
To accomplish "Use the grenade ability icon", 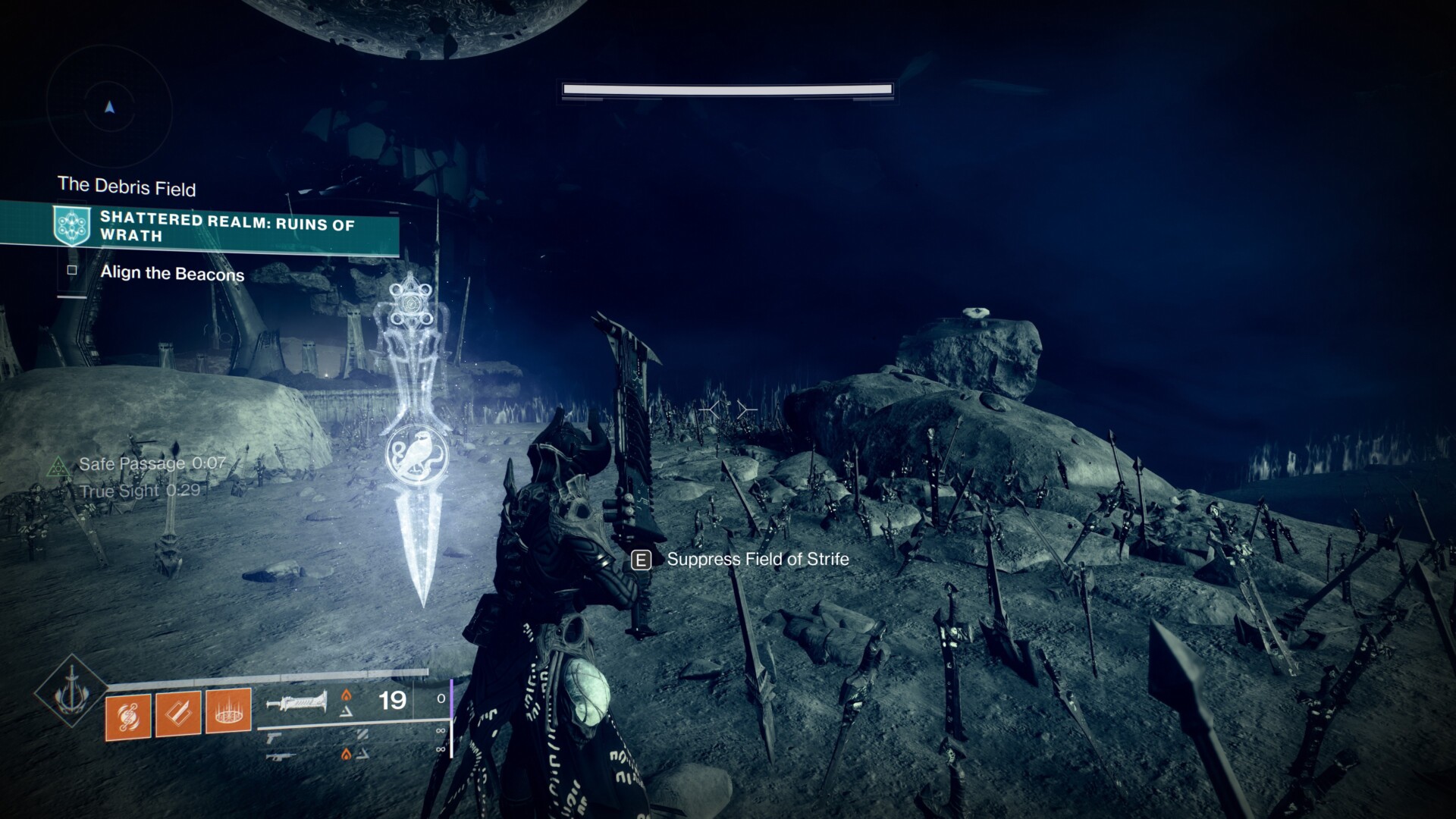I will (128, 714).
